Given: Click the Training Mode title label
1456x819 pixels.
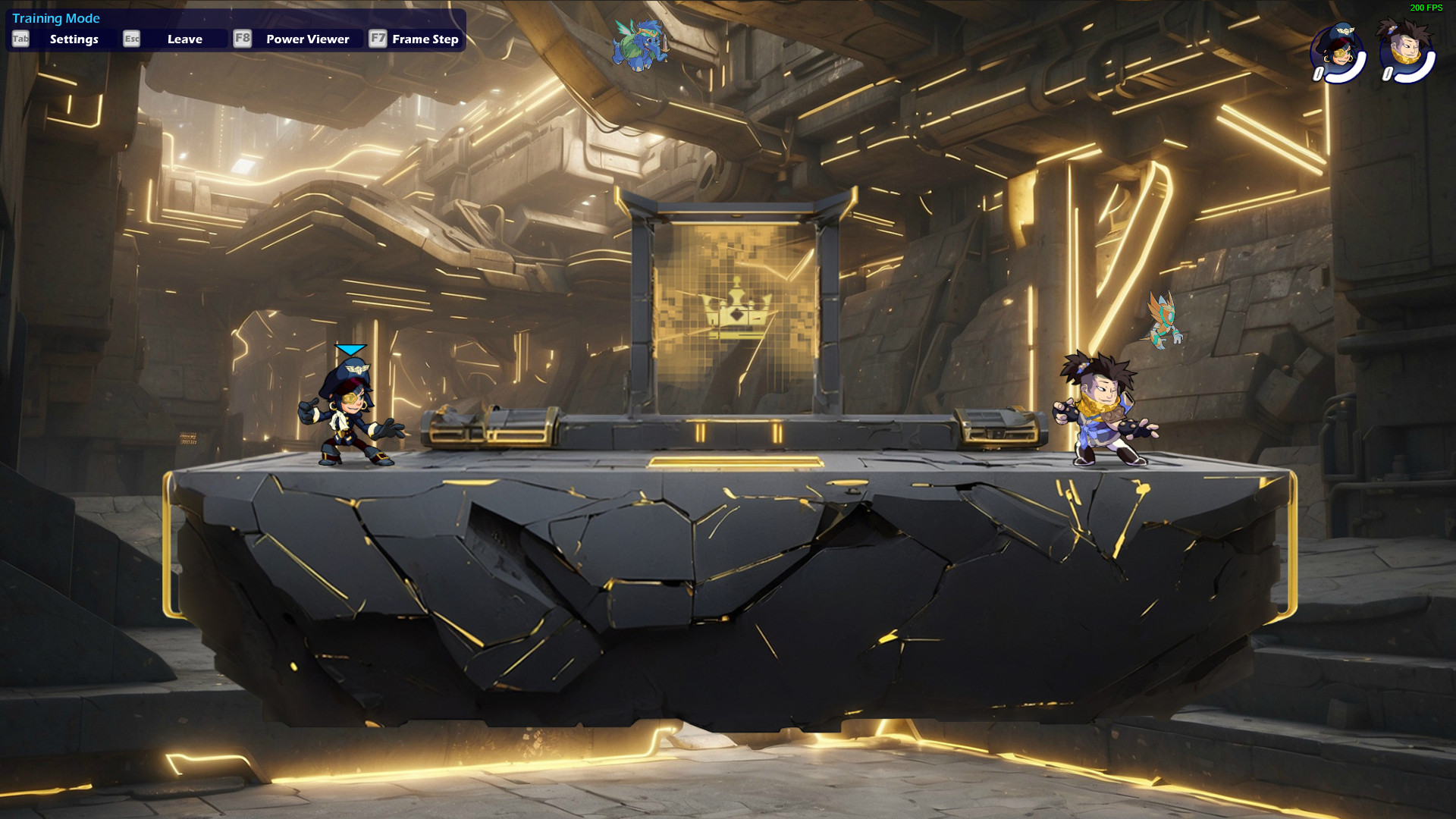Looking at the screenshot, I should 56,17.
